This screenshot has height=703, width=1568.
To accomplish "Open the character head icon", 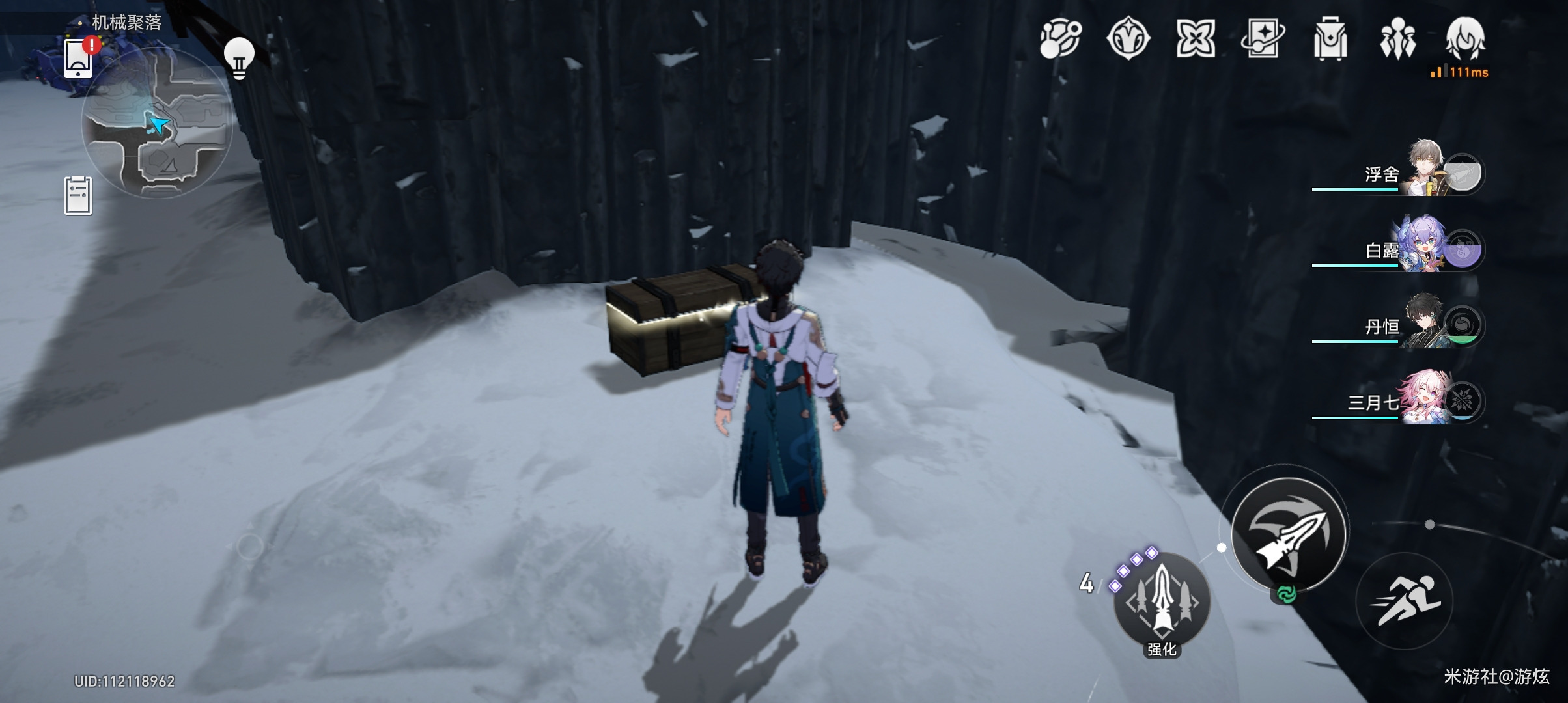I will click(x=1465, y=39).
